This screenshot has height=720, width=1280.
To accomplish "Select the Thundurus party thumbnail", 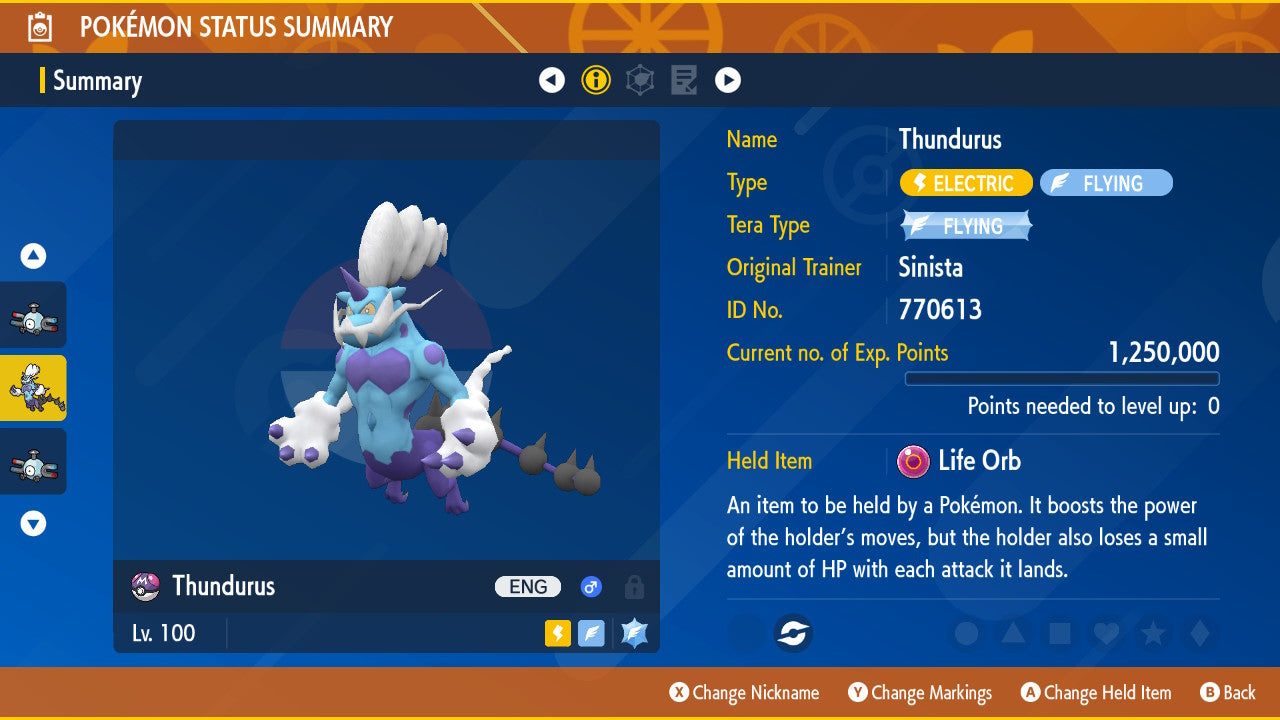I will 33,388.
